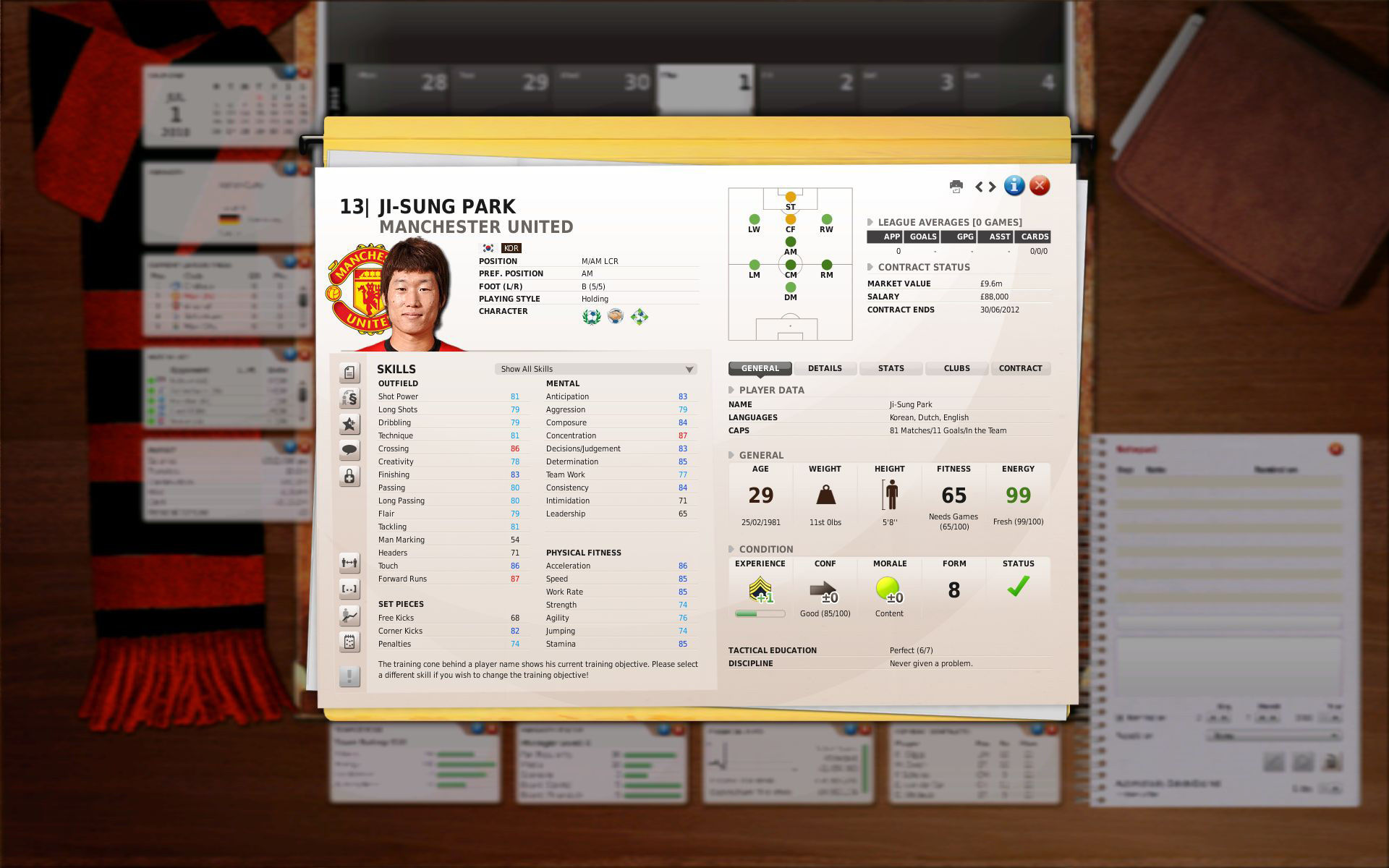Switch to the STATS tab
Image resolution: width=1389 pixels, height=868 pixels.
point(890,368)
